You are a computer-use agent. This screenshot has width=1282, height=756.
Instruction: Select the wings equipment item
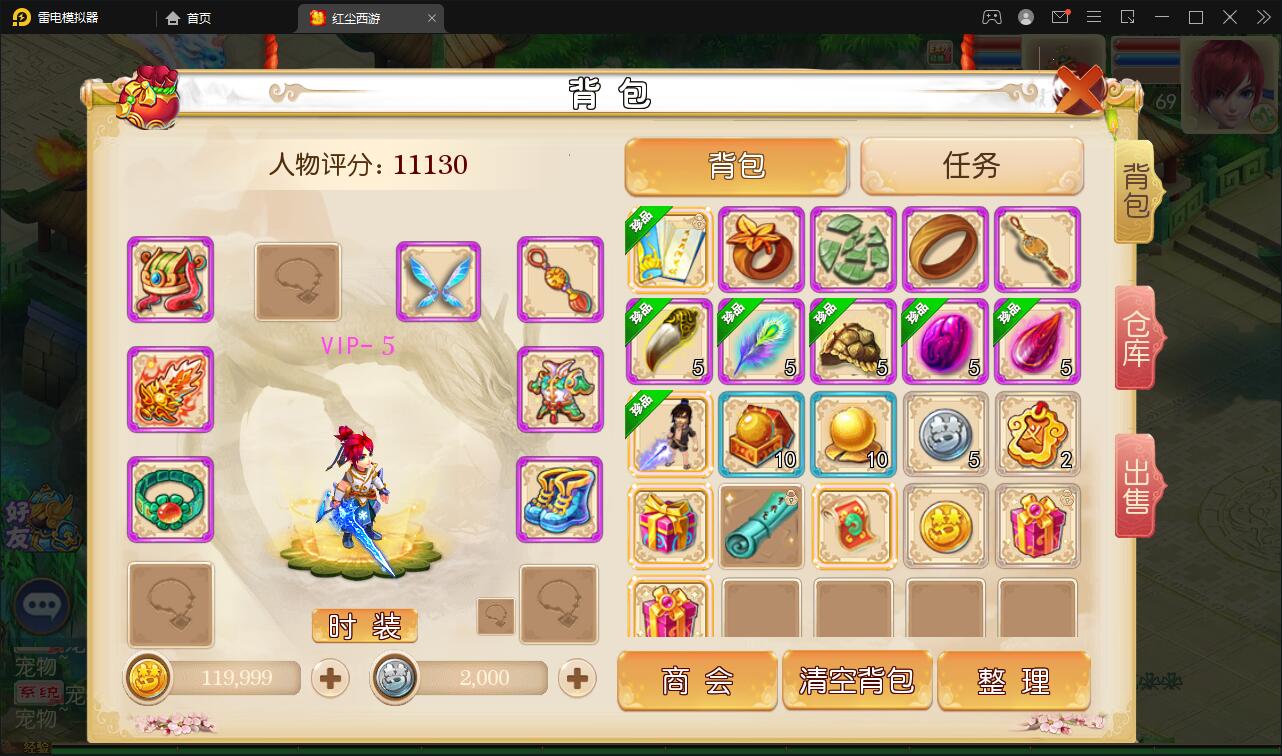coord(438,280)
